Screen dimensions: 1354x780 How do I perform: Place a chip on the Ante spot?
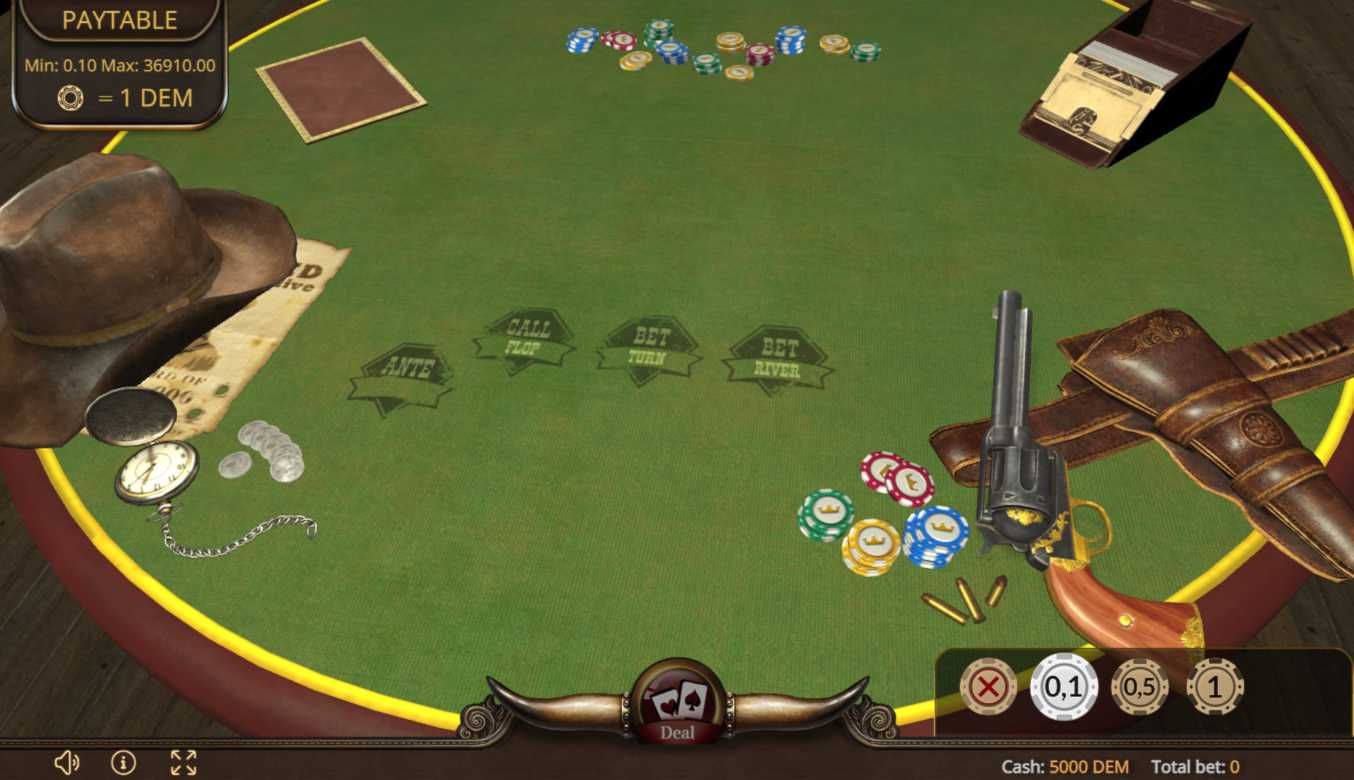pos(402,378)
